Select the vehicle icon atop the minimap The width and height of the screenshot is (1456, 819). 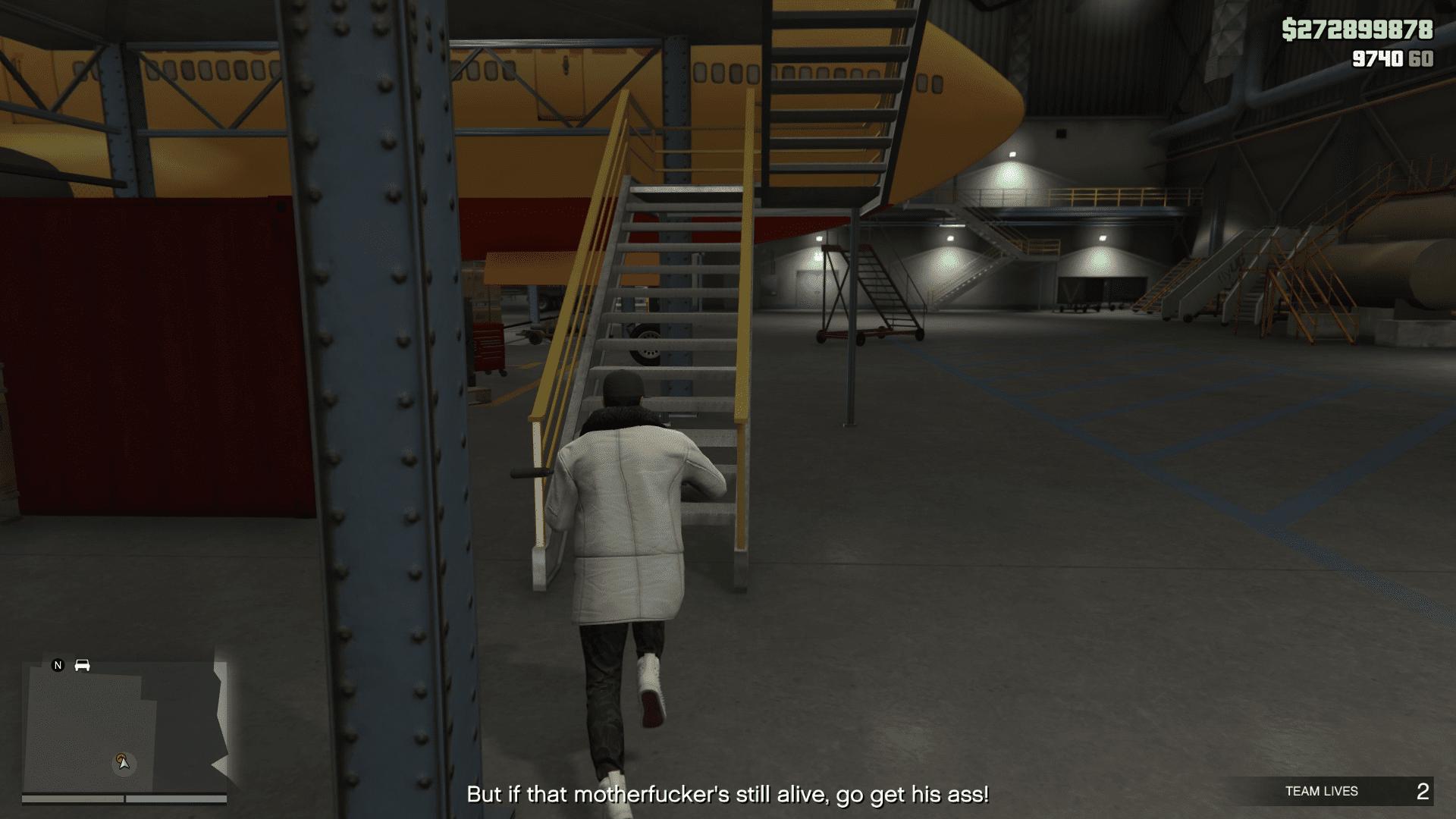tap(82, 664)
